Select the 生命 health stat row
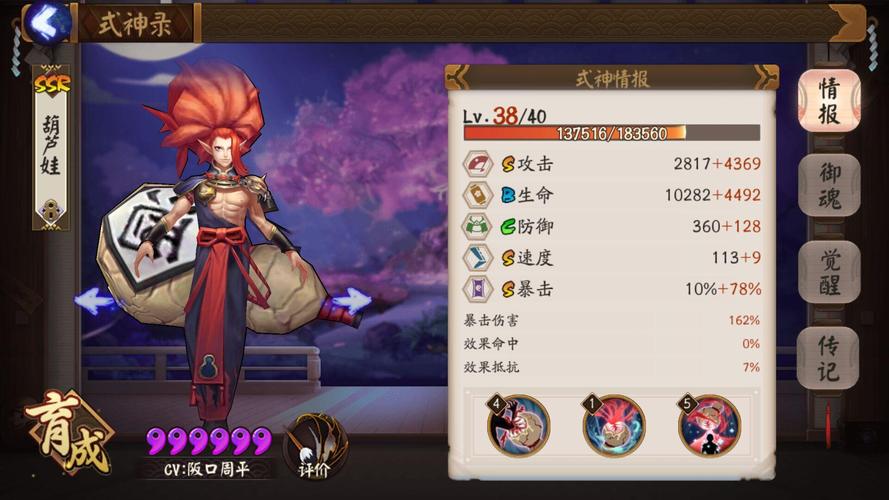This screenshot has width=889, height=500. click(611, 195)
